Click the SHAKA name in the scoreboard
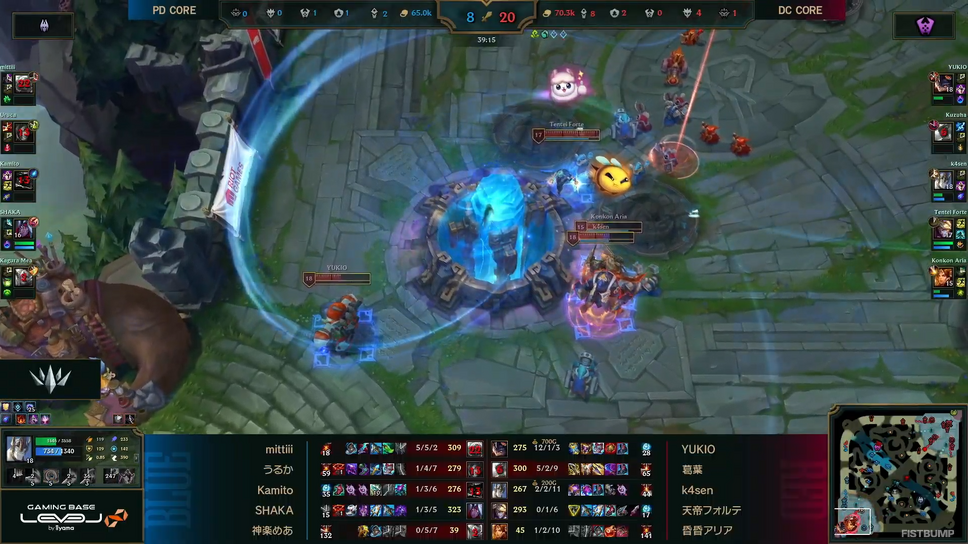The height and width of the screenshot is (544, 968). tap(274, 510)
